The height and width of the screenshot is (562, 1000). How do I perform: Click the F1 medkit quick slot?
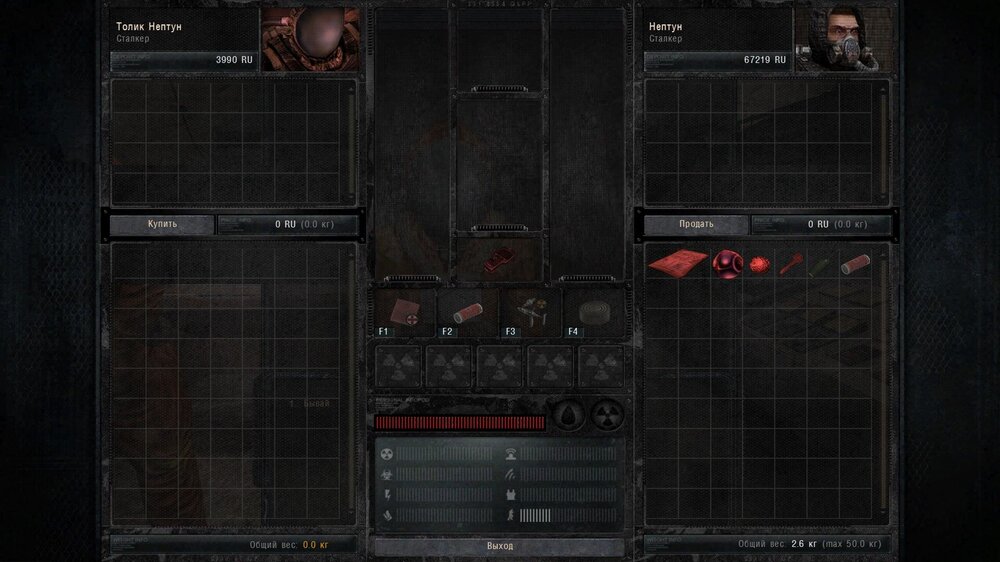pyautogui.click(x=405, y=312)
